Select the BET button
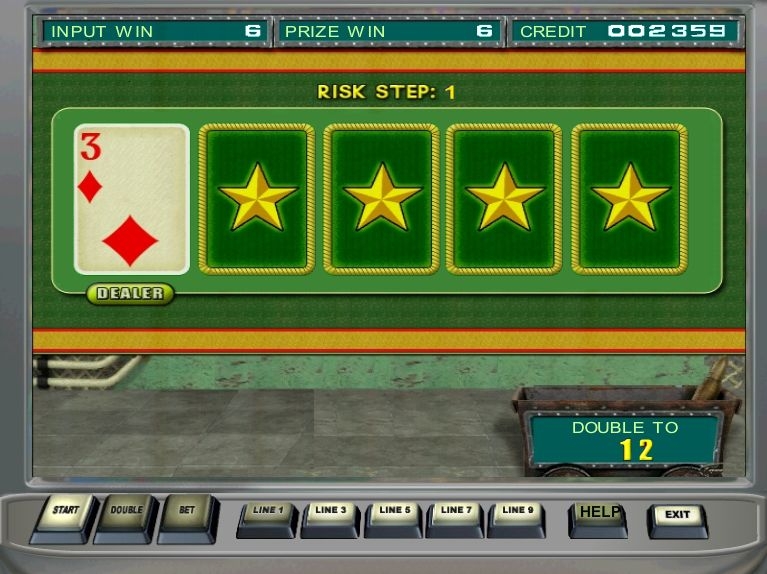767x574 pixels. pyautogui.click(x=187, y=514)
